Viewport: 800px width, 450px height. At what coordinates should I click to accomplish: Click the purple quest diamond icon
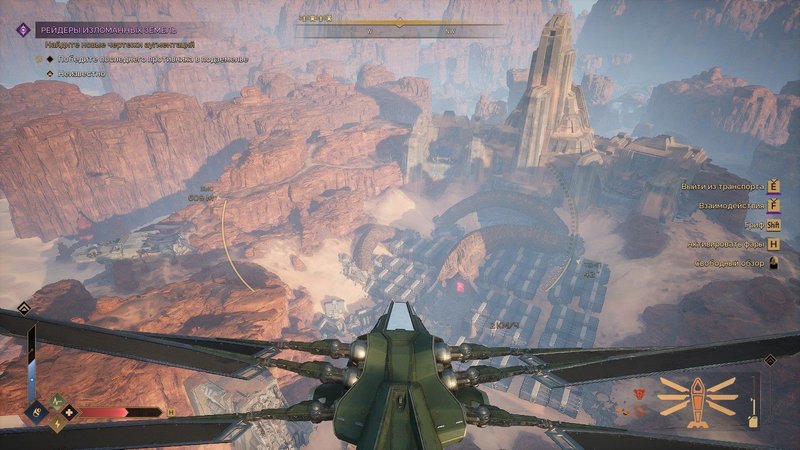click(x=20, y=30)
